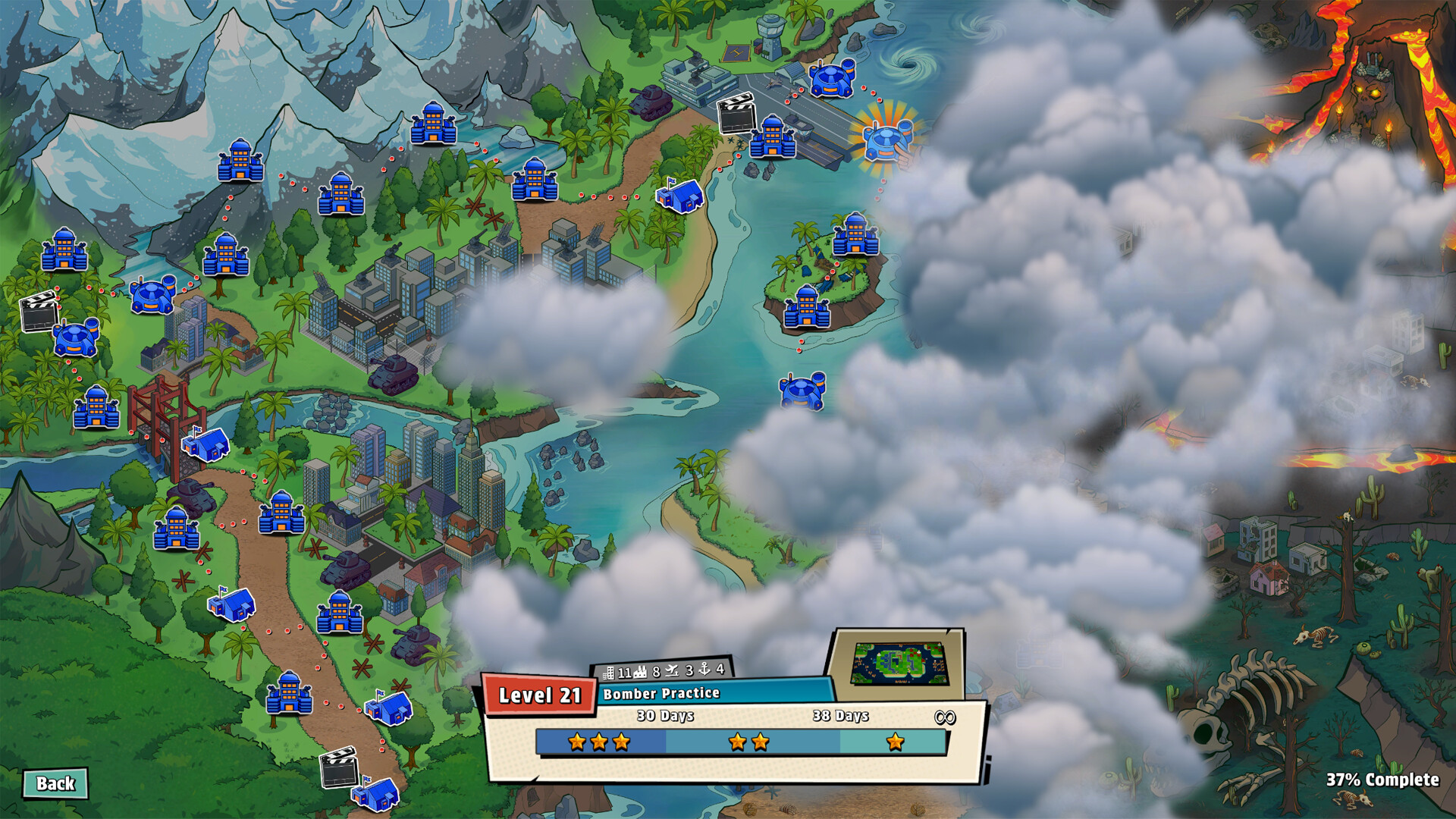Go back using the Back button
1456x819 pixels.
click(55, 783)
